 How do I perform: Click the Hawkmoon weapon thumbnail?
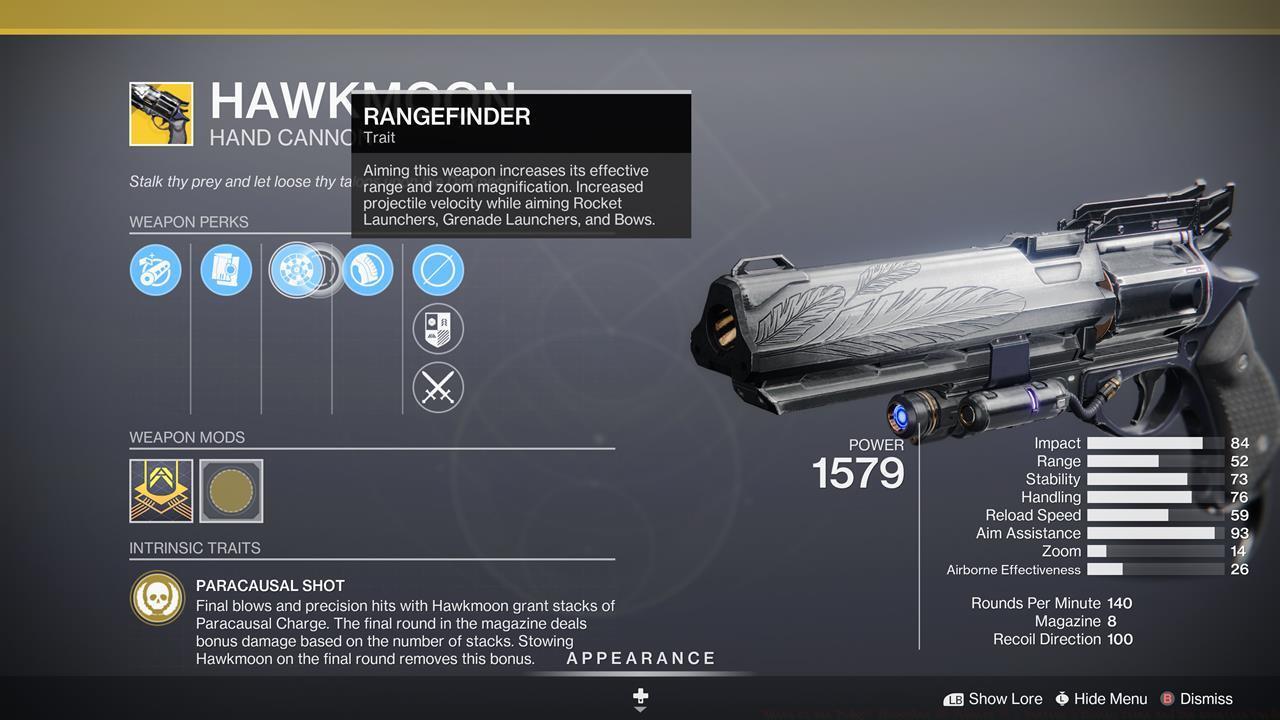(161, 114)
